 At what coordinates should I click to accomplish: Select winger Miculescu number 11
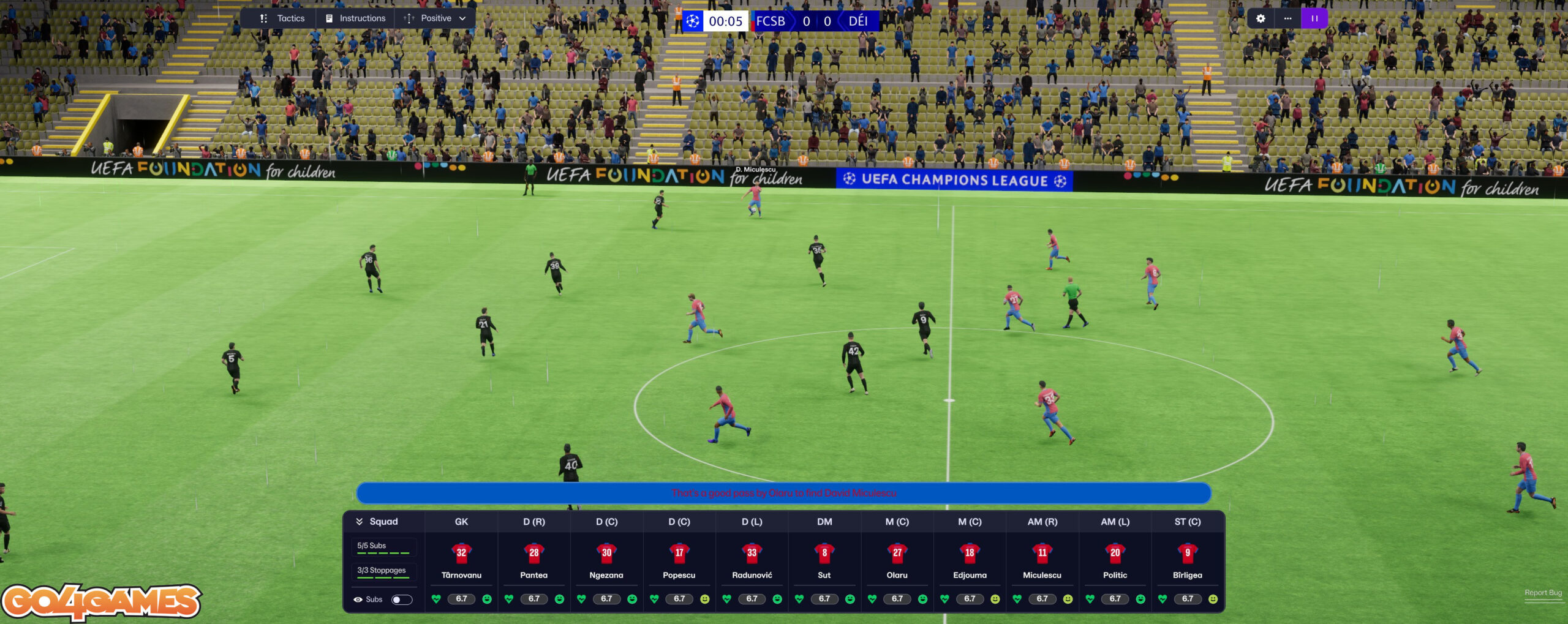[1042, 553]
